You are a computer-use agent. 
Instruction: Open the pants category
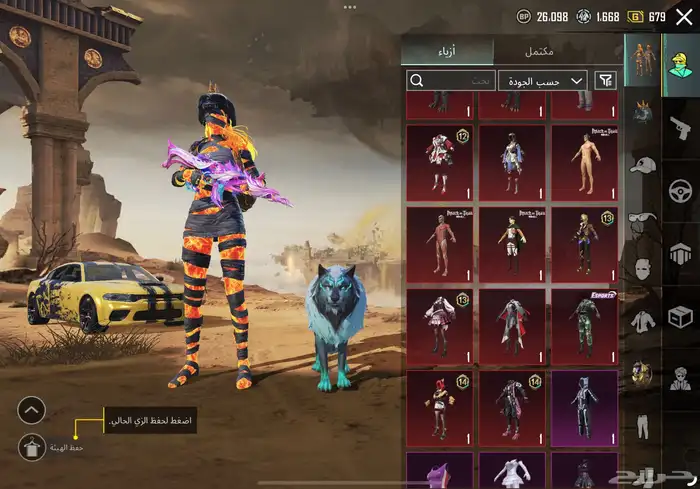(x=641, y=426)
